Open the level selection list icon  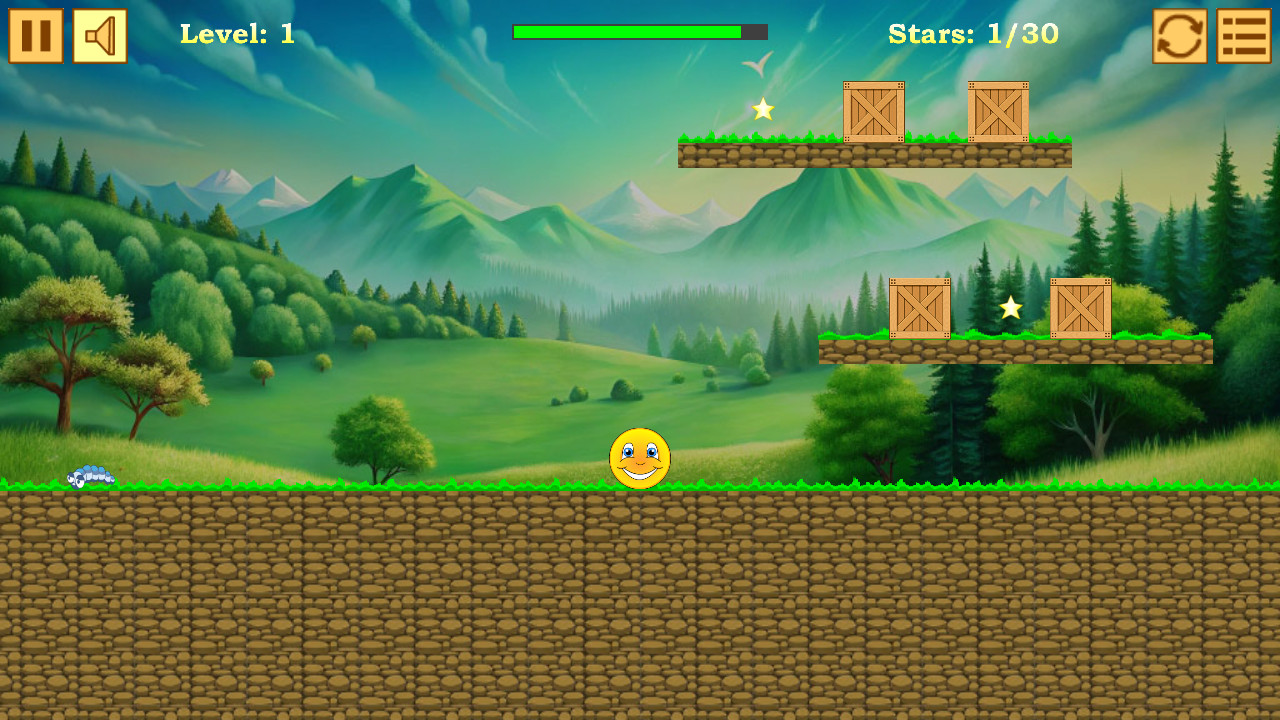coord(1243,35)
